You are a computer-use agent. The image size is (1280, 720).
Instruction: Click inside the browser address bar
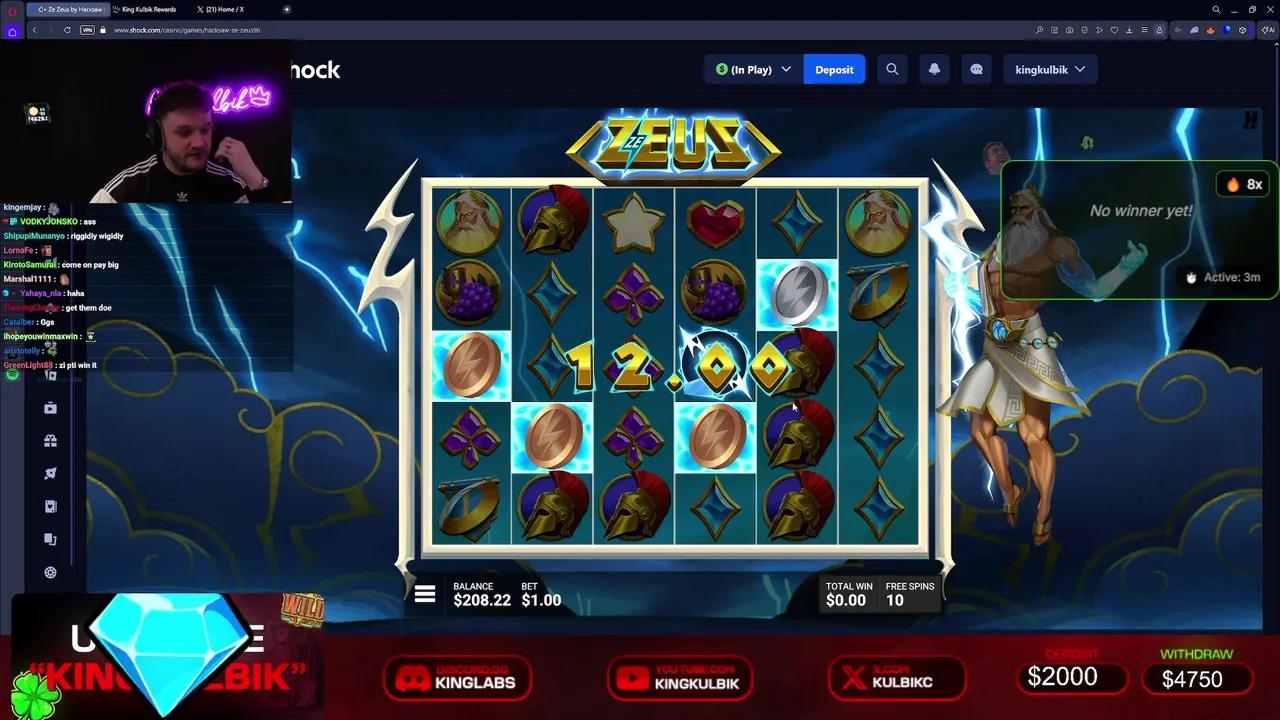200,30
